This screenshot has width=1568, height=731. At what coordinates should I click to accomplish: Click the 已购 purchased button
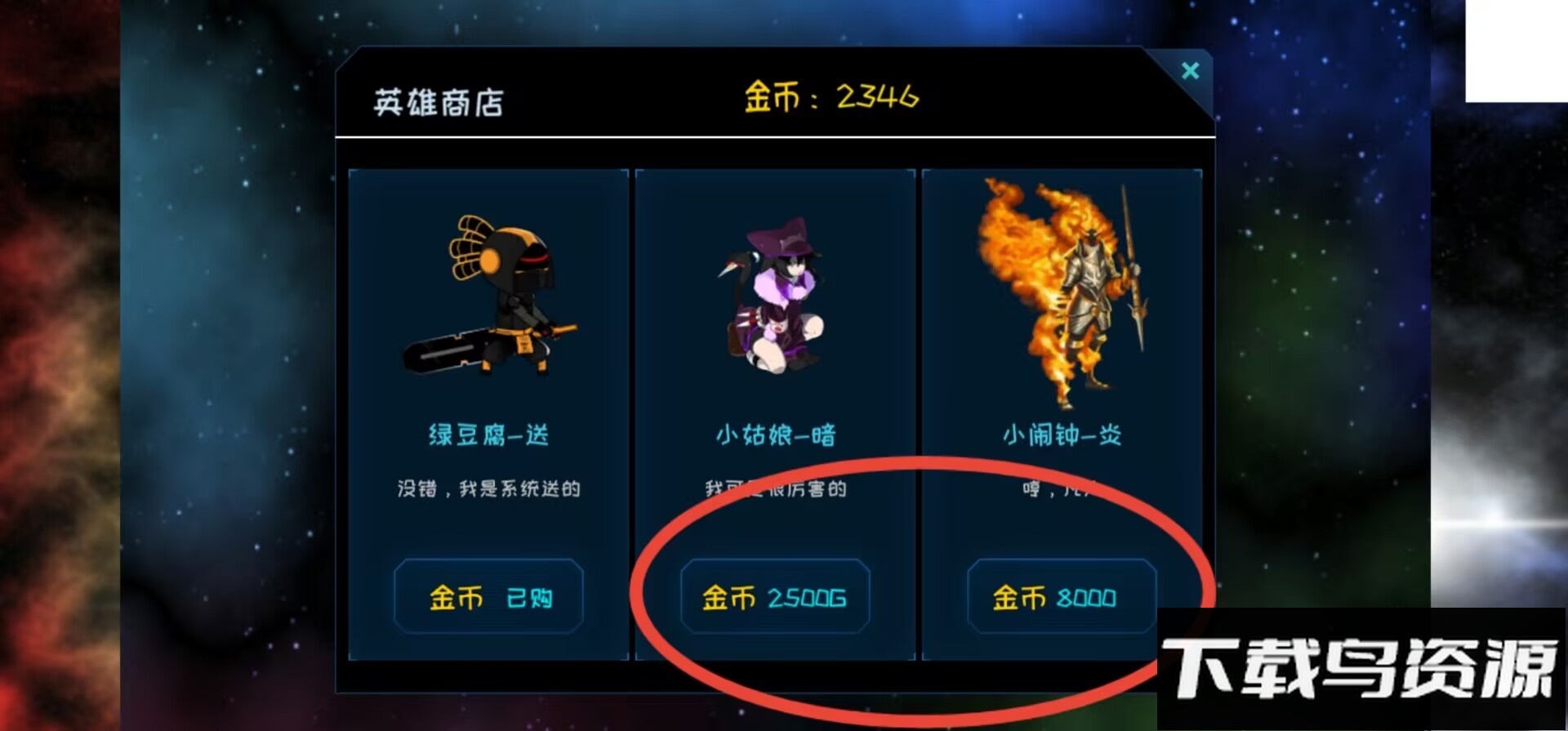(x=488, y=597)
